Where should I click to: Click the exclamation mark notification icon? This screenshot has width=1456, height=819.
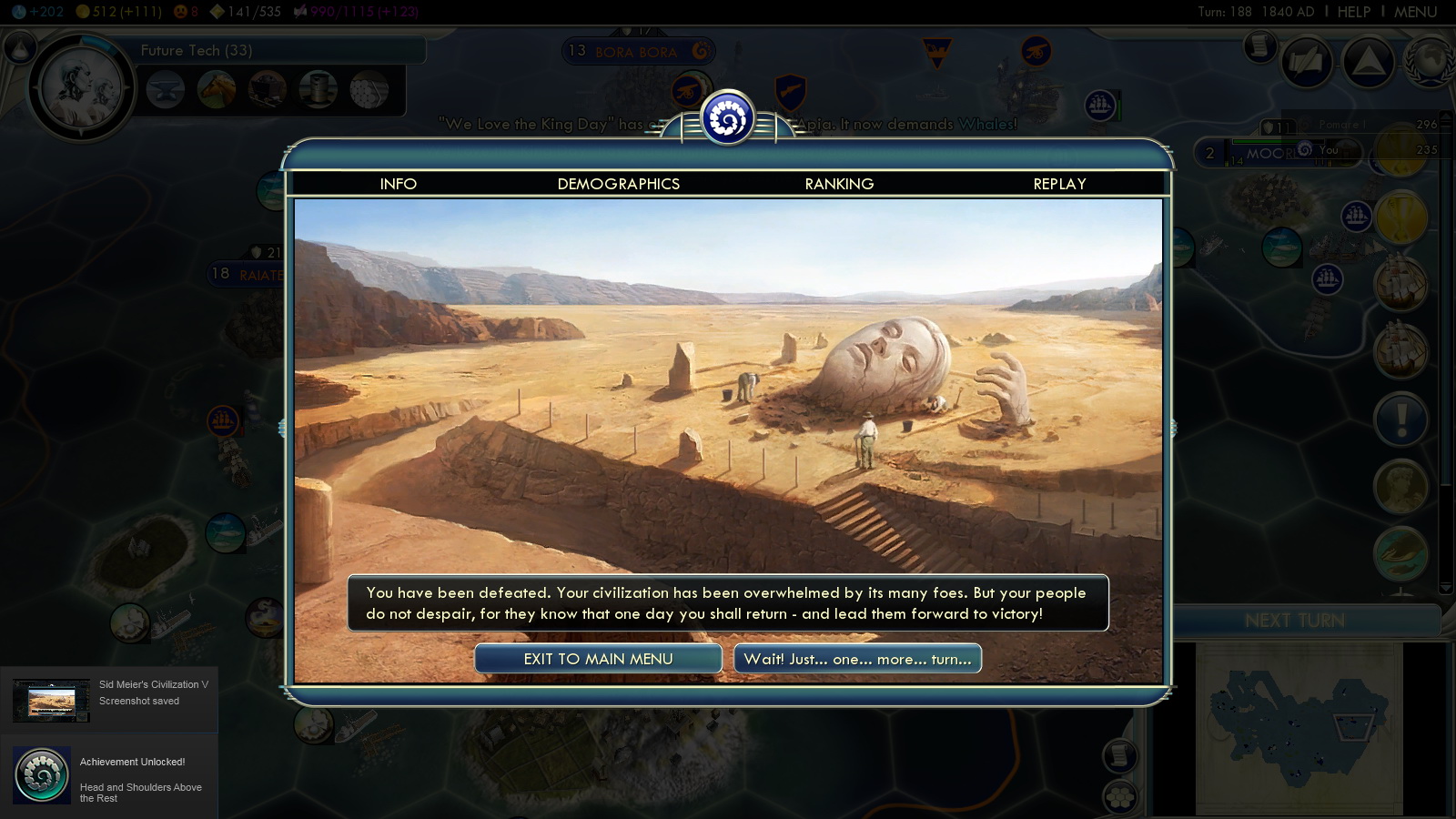(x=1400, y=420)
